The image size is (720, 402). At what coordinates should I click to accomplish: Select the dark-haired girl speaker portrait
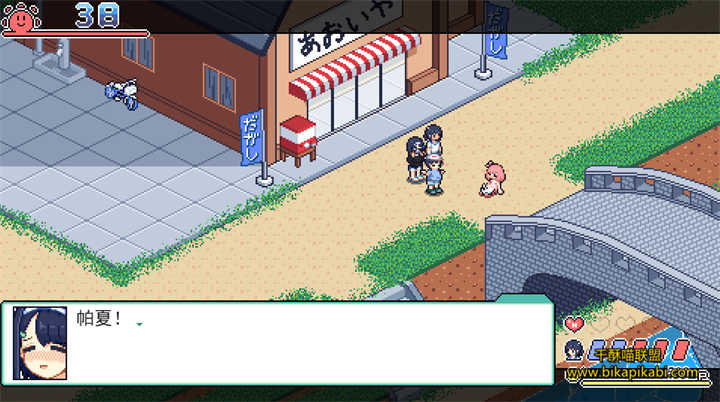(40, 343)
